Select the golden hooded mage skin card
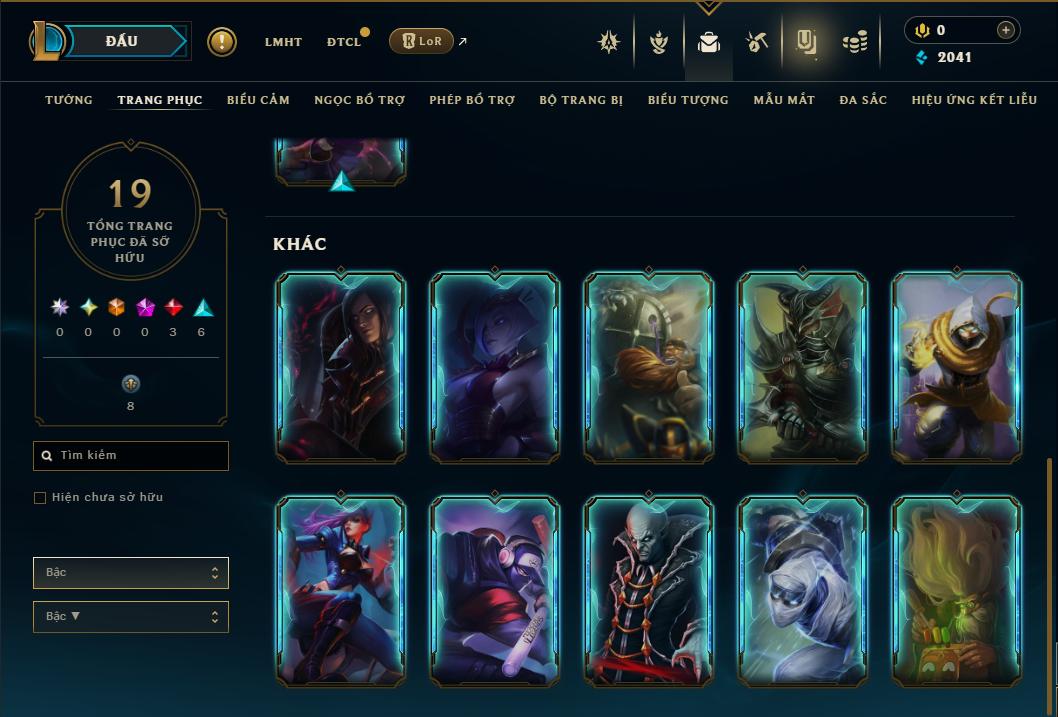Screen dimensions: 1058x717 pos(957,367)
